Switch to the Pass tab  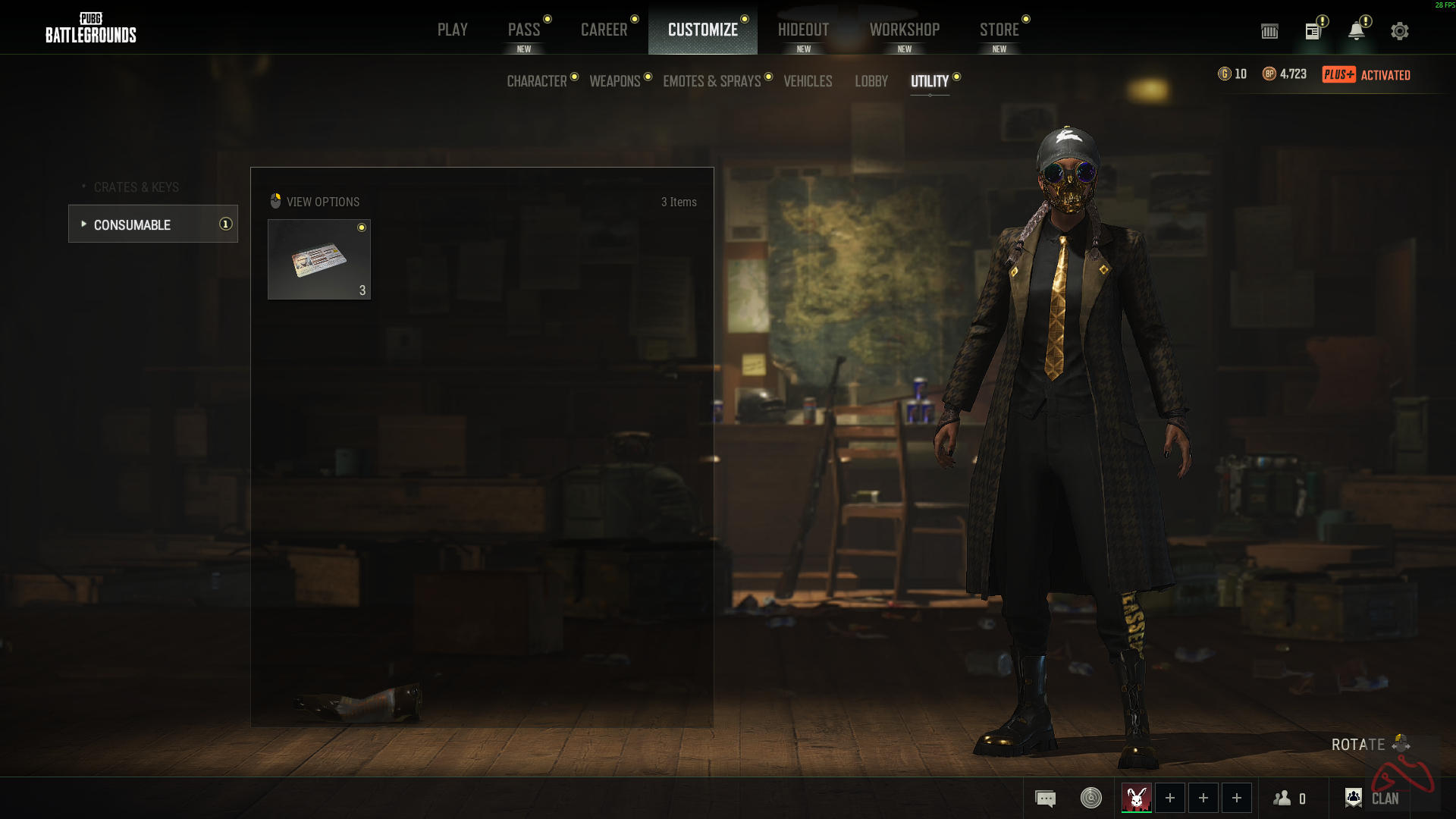click(523, 30)
